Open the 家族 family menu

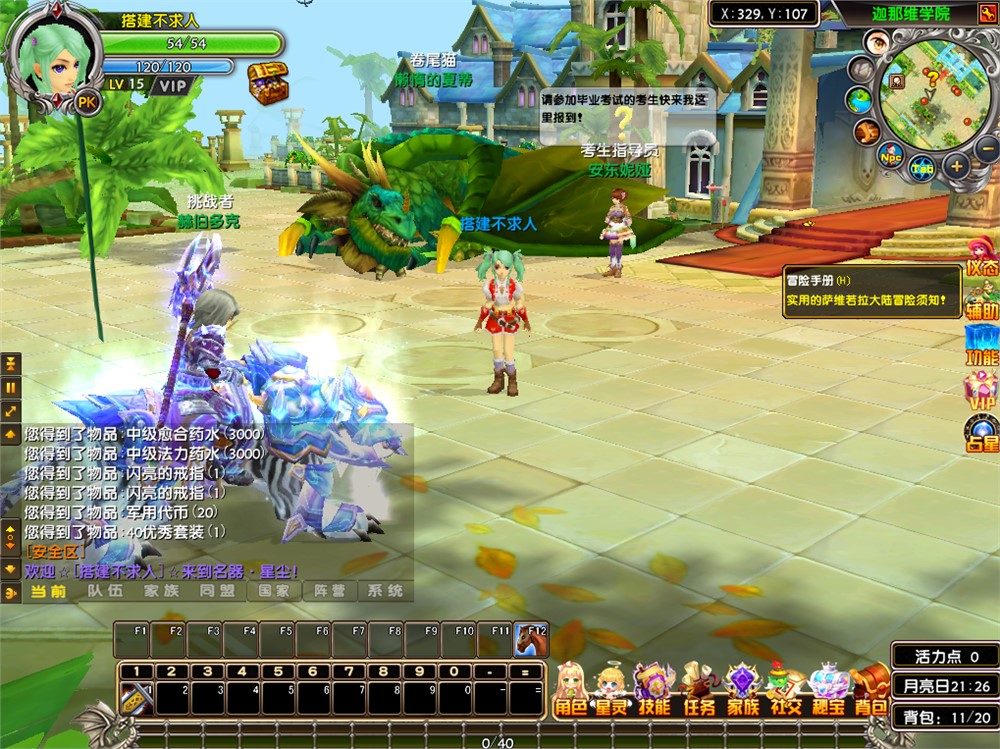tap(743, 690)
